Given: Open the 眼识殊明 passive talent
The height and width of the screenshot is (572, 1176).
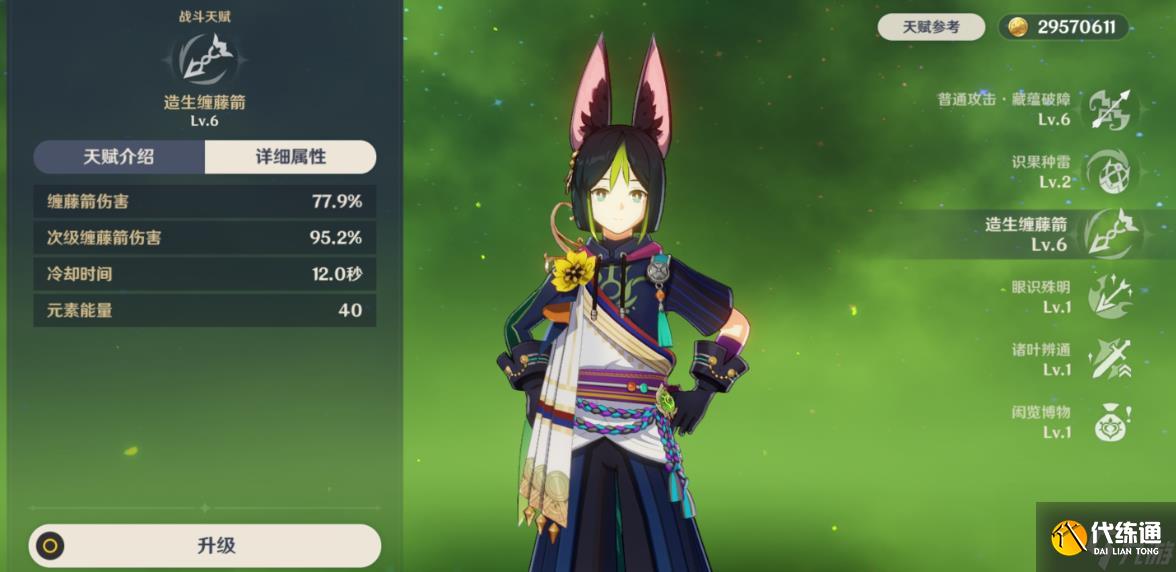Looking at the screenshot, I should click(1108, 296).
